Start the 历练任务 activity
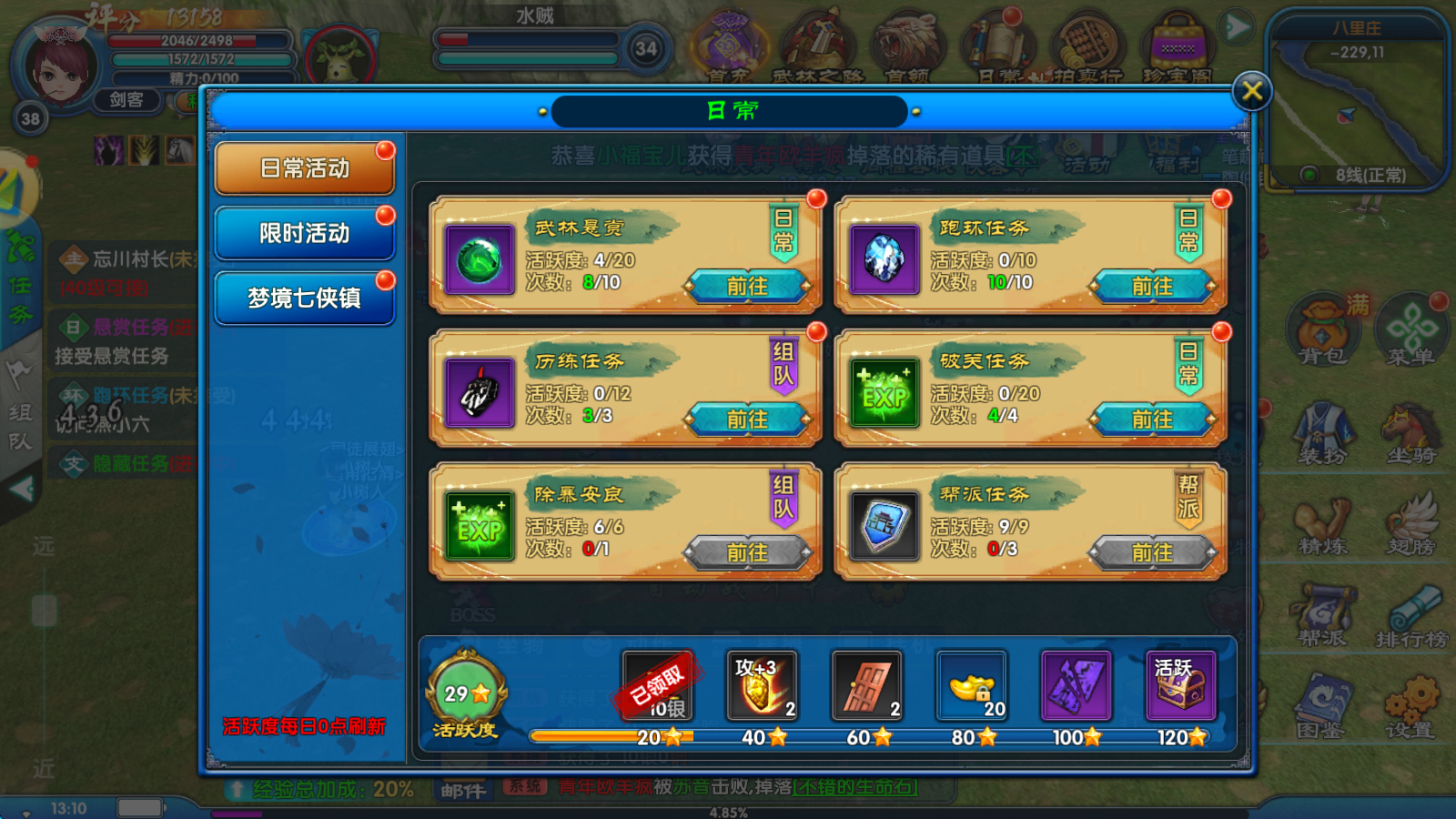This screenshot has height=819, width=1456. pyautogui.click(x=747, y=420)
